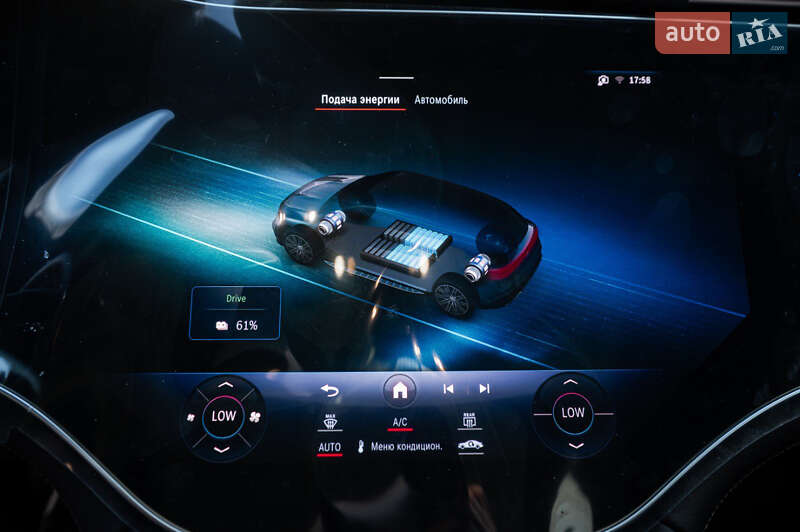
Task: Raise the left zone temperature
Action: pyautogui.click(x=224, y=384)
